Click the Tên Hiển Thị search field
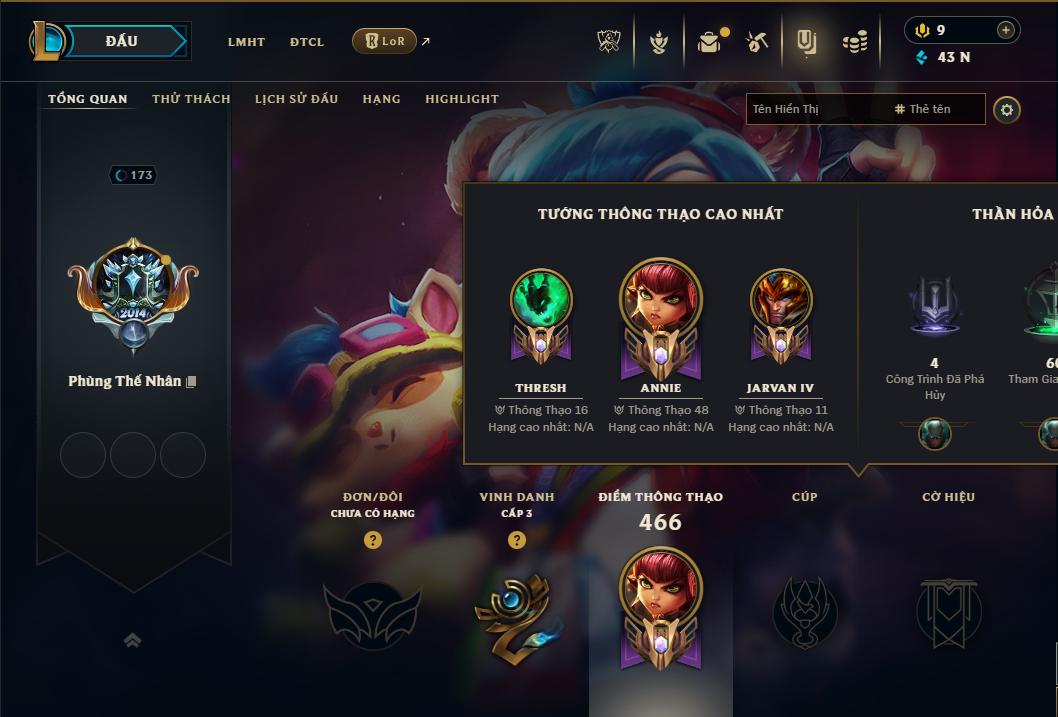The height and width of the screenshot is (717, 1058). click(x=815, y=109)
